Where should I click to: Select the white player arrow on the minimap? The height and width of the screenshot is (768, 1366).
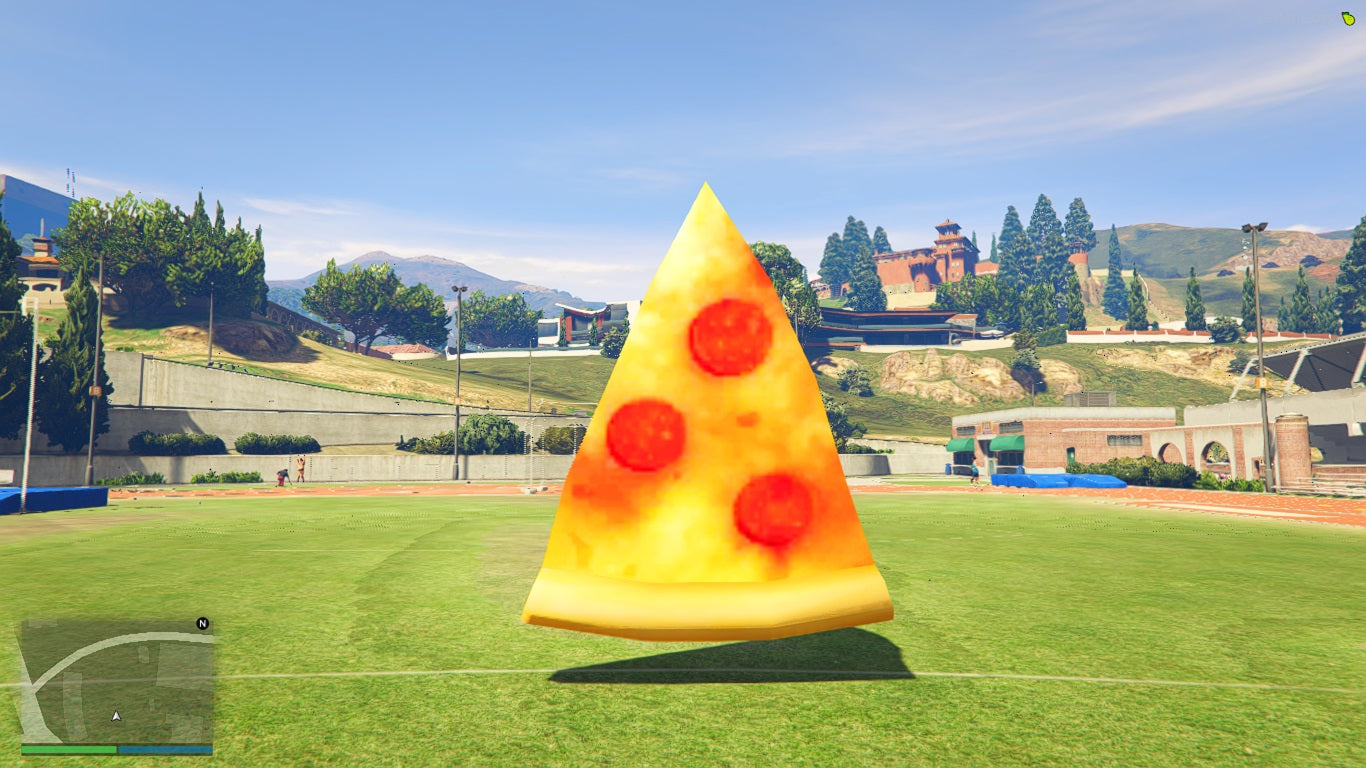pyautogui.click(x=114, y=716)
